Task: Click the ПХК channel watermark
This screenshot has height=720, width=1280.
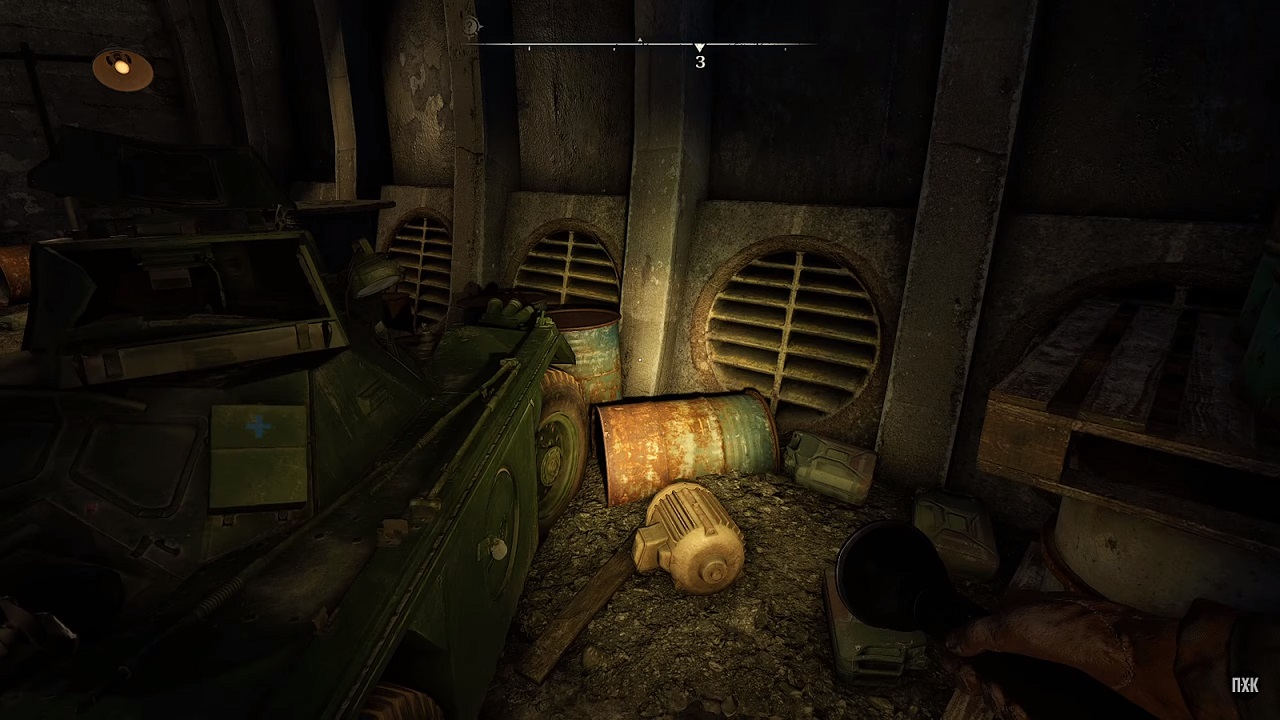Action: pyautogui.click(x=1245, y=685)
